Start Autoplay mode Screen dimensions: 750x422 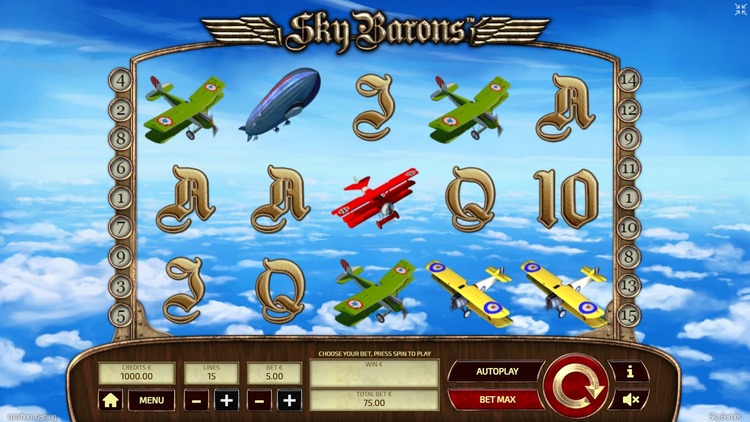pyautogui.click(x=495, y=372)
